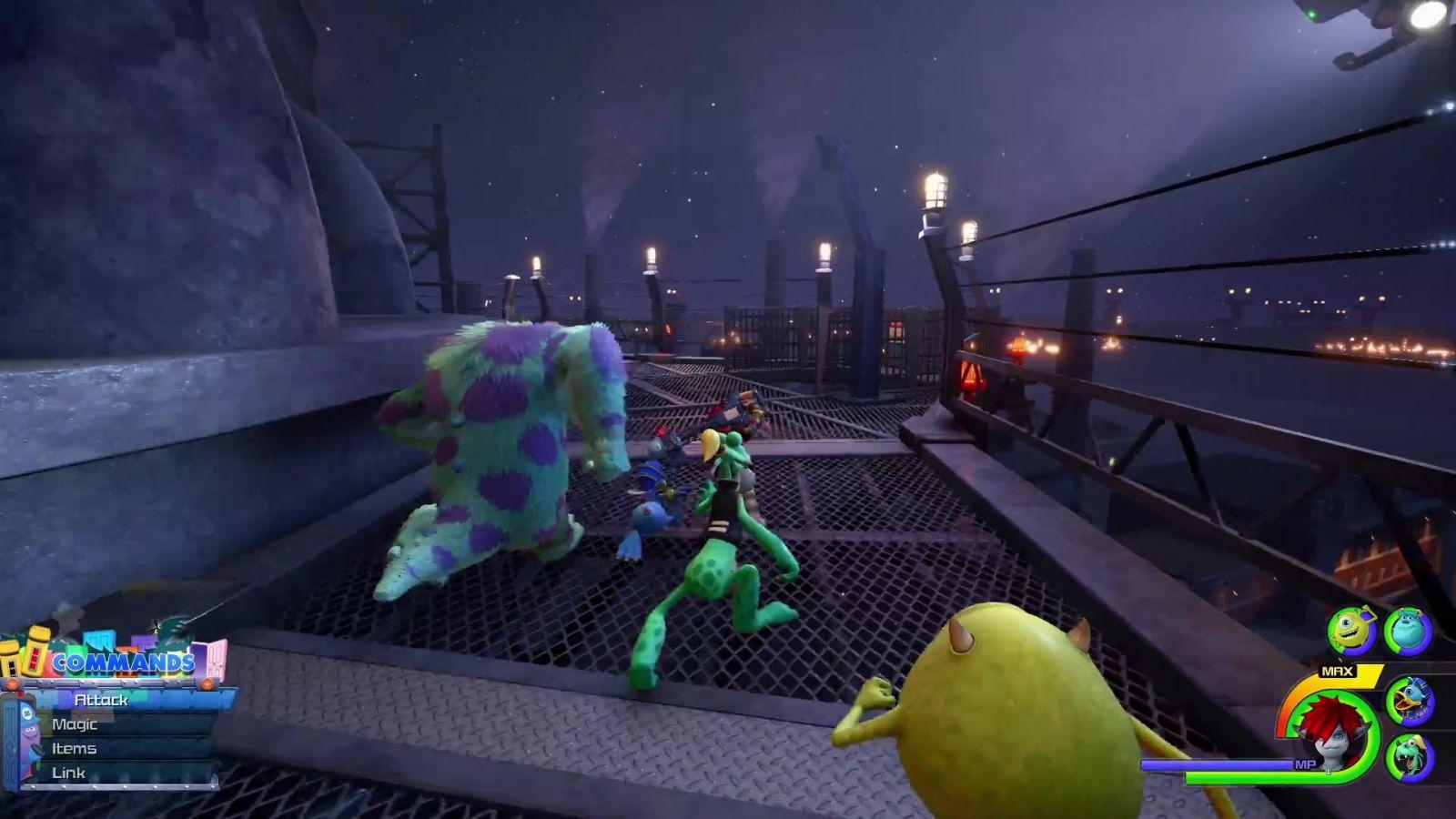Open the Link command
The image size is (1456, 819).
pos(68,773)
